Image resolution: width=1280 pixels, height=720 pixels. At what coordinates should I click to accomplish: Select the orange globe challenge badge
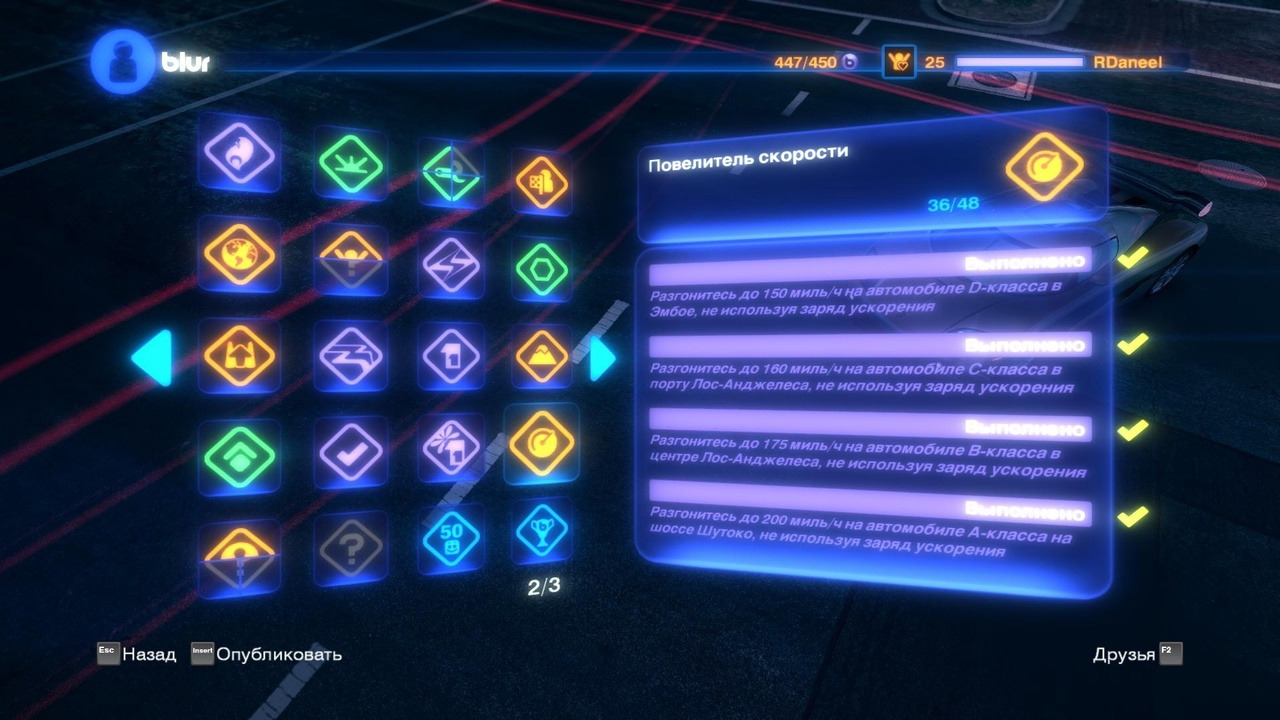tap(238, 253)
